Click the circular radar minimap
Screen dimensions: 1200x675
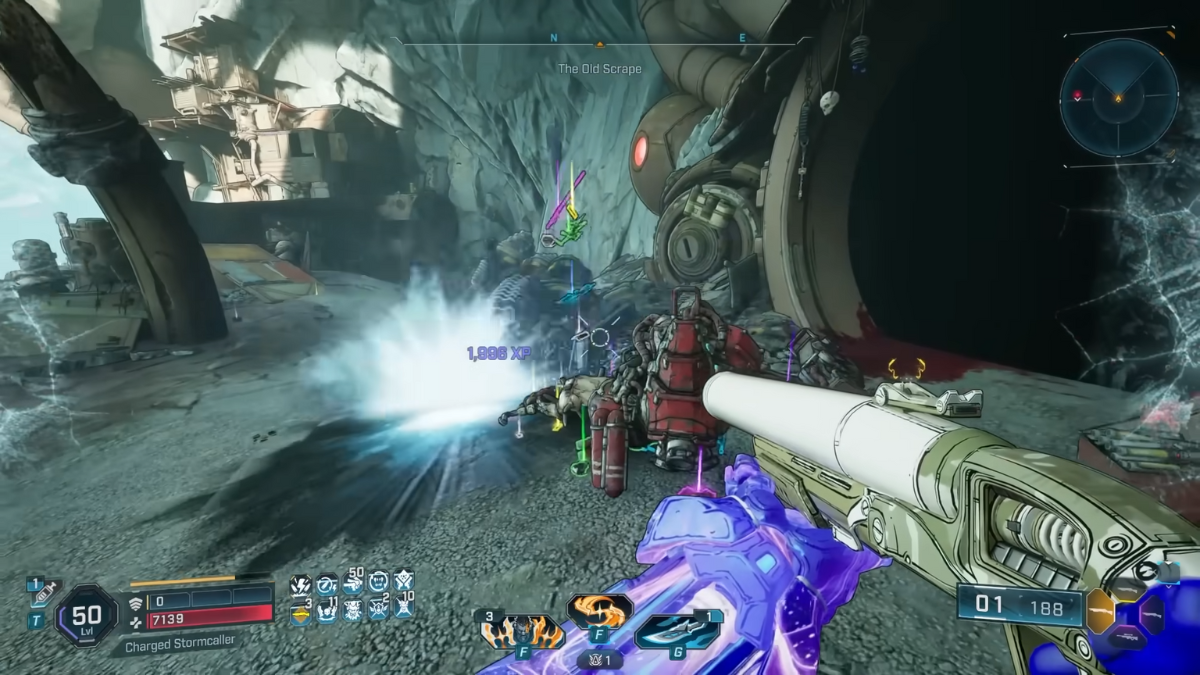pyautogui.click(x=1118, y=97)
